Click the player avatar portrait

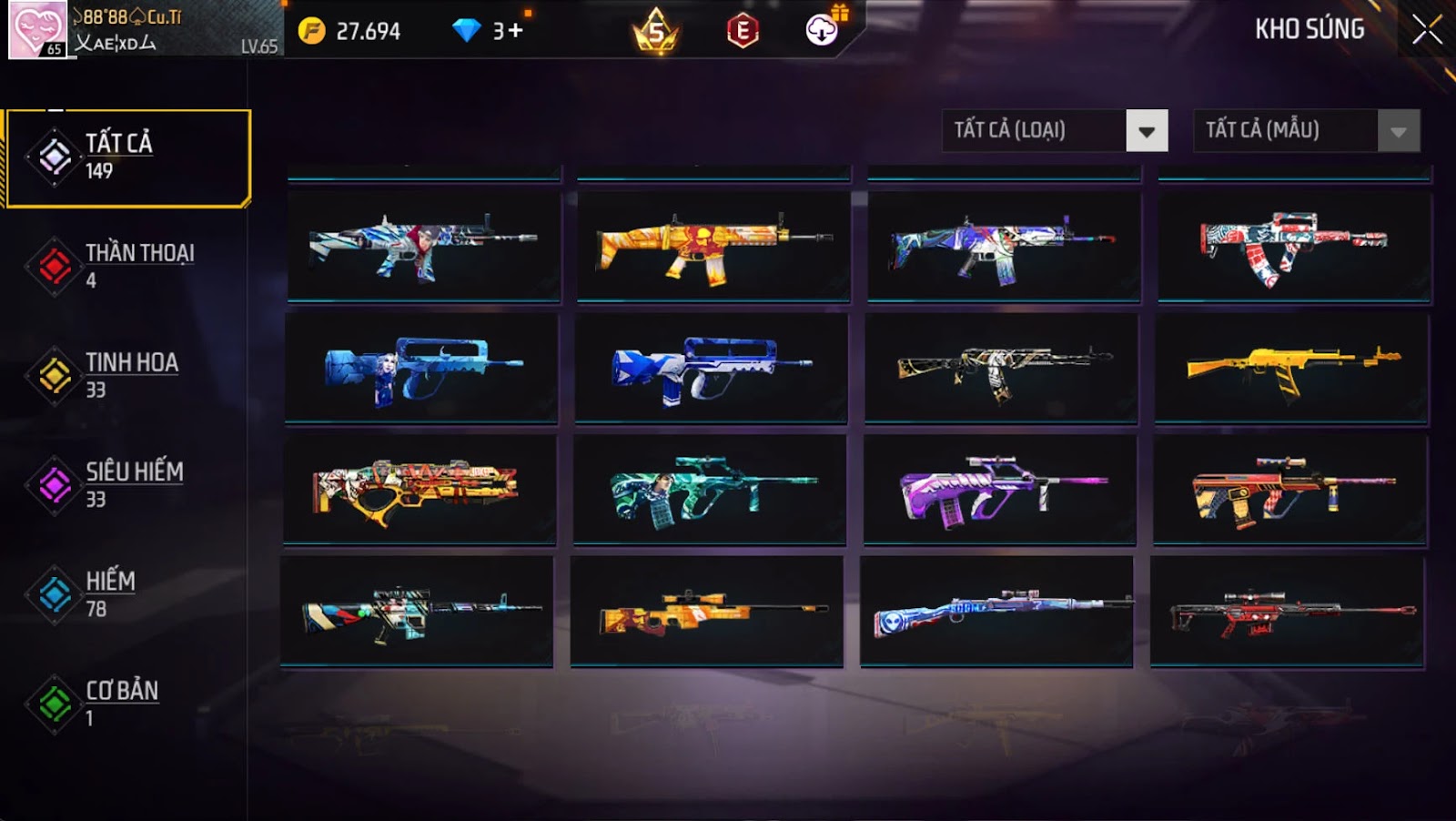pos(37,29)
